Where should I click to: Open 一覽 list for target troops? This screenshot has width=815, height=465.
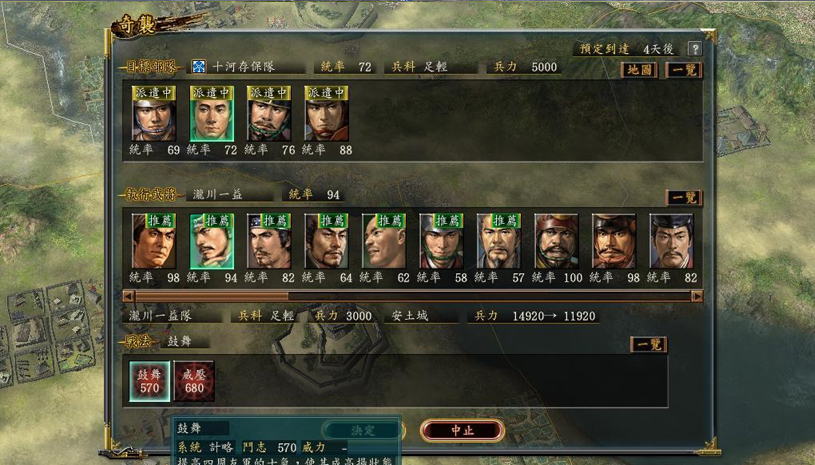pos(684,70)
